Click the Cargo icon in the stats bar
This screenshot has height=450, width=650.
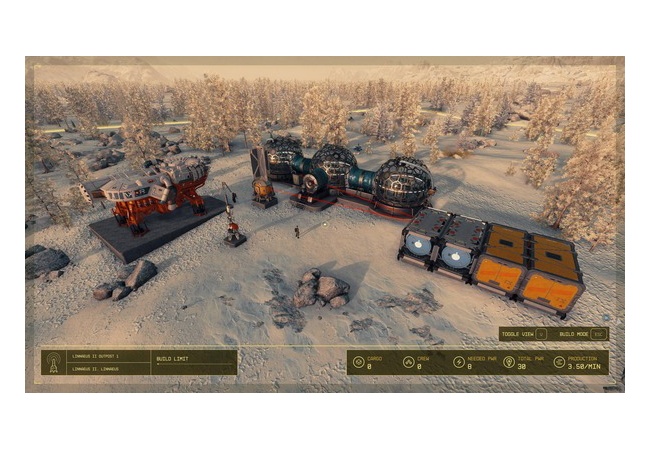point(359,362)
